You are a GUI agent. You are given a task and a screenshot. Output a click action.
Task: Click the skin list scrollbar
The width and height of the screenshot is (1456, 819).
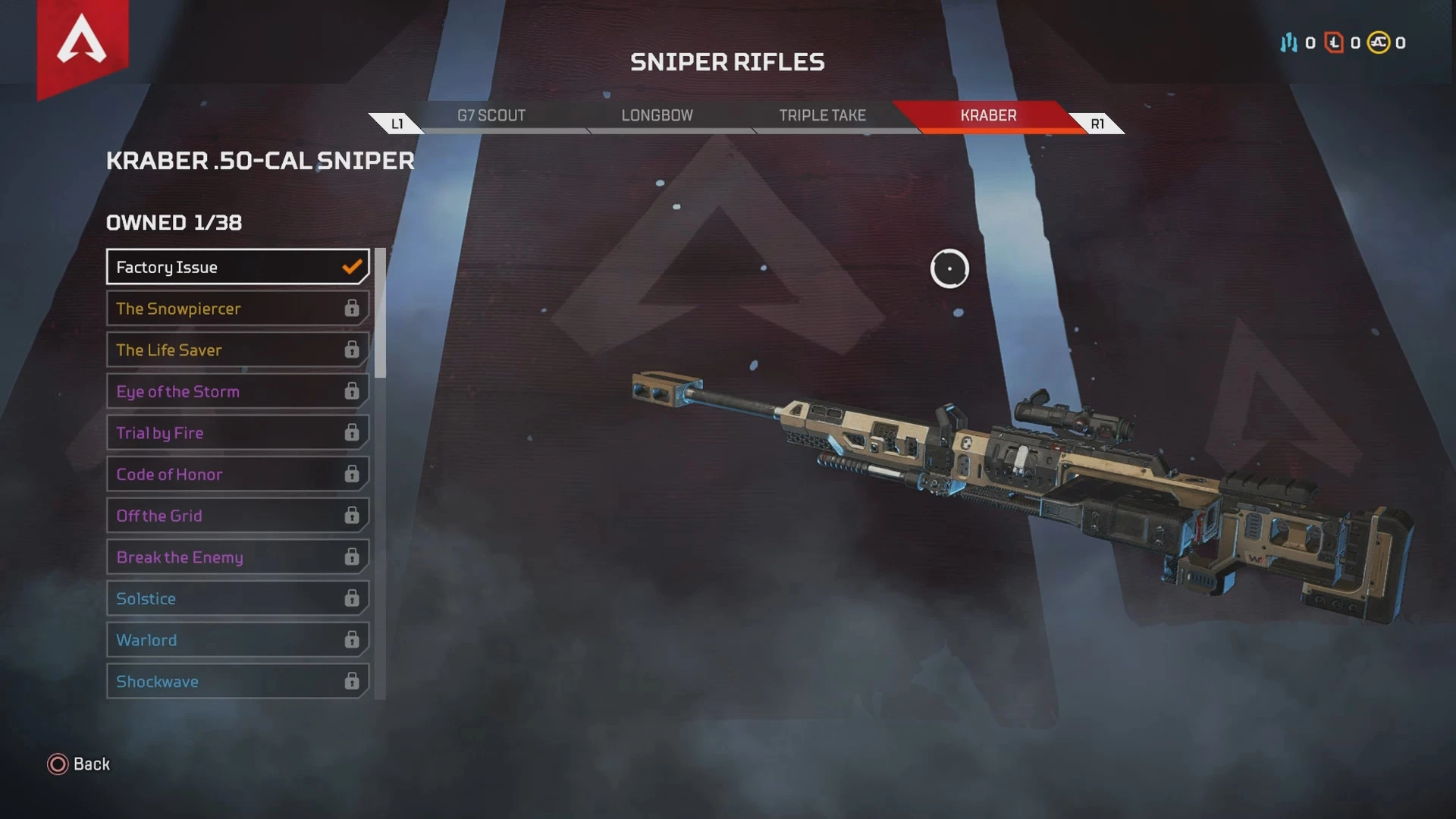[380, 313]
